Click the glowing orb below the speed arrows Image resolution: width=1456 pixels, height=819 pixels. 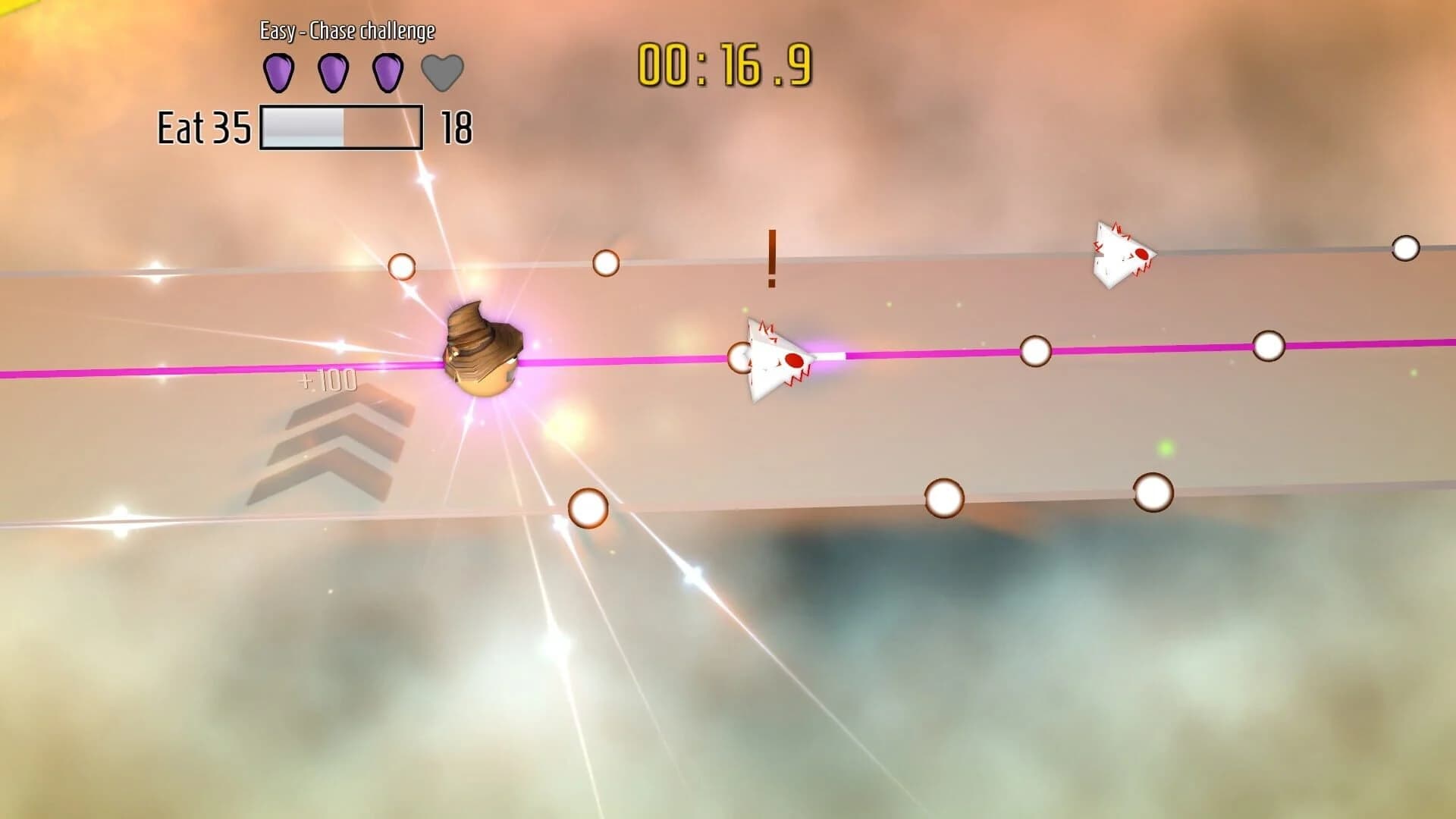tap(589, 508)
